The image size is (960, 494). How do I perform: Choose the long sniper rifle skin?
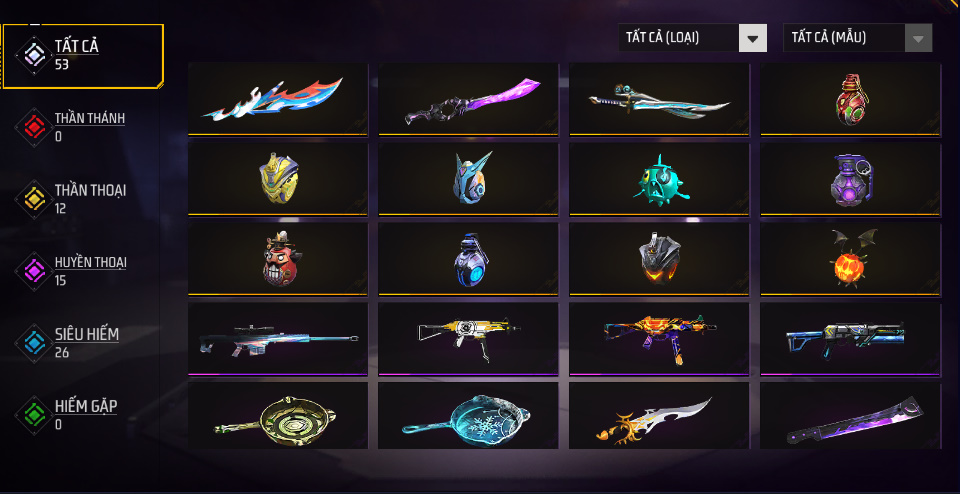[272, 338]
